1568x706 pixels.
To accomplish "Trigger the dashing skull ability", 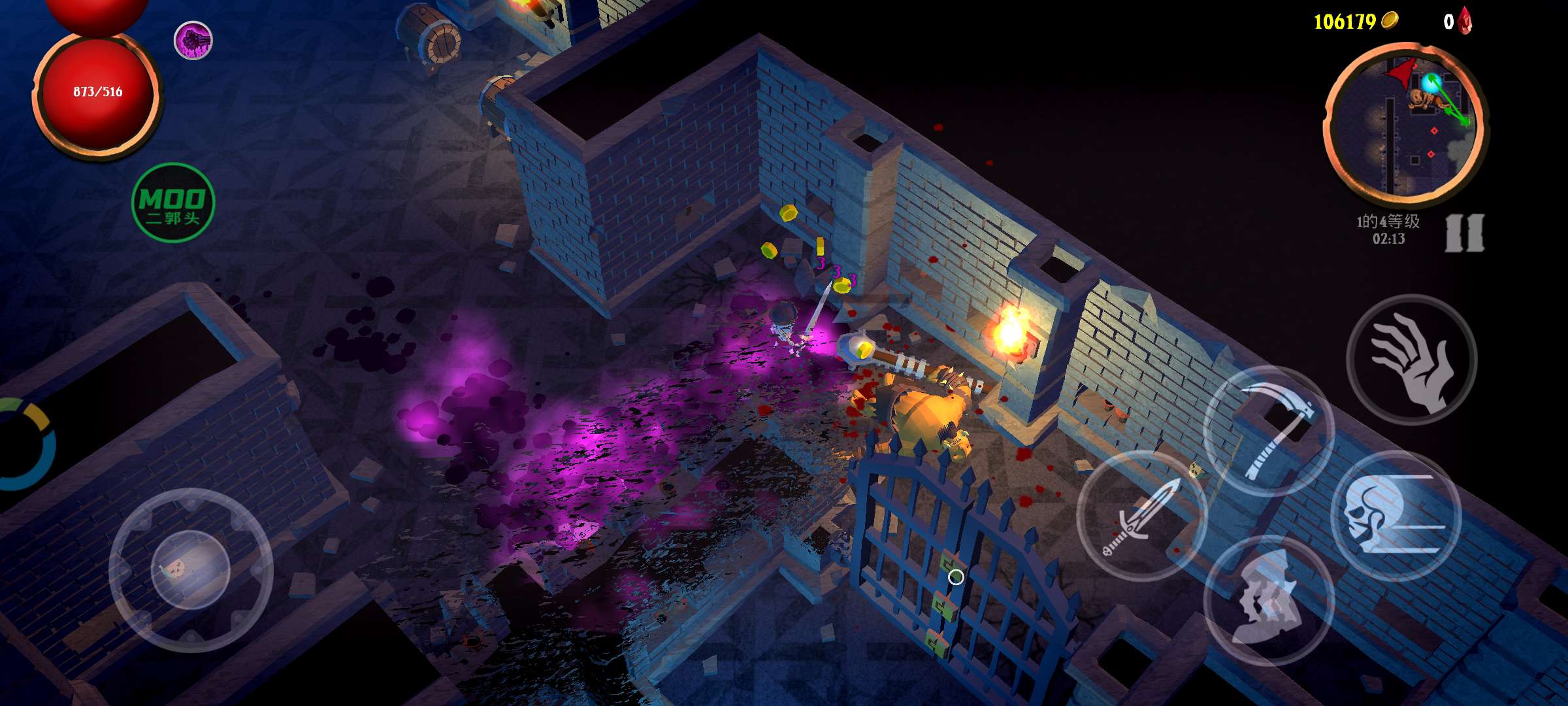I will (1396, 516).
